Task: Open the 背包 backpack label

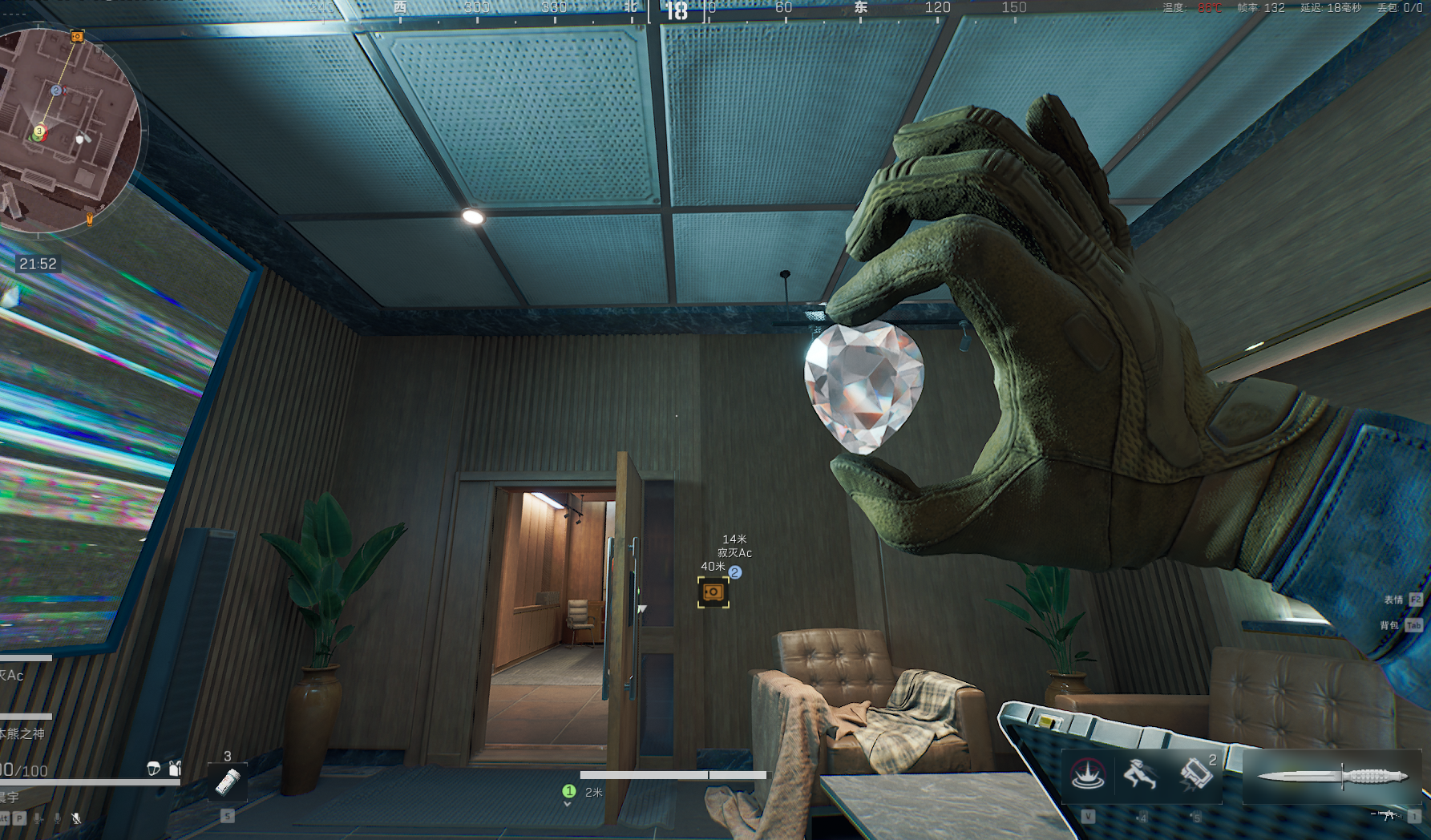Action: (x=1389, y=625)
